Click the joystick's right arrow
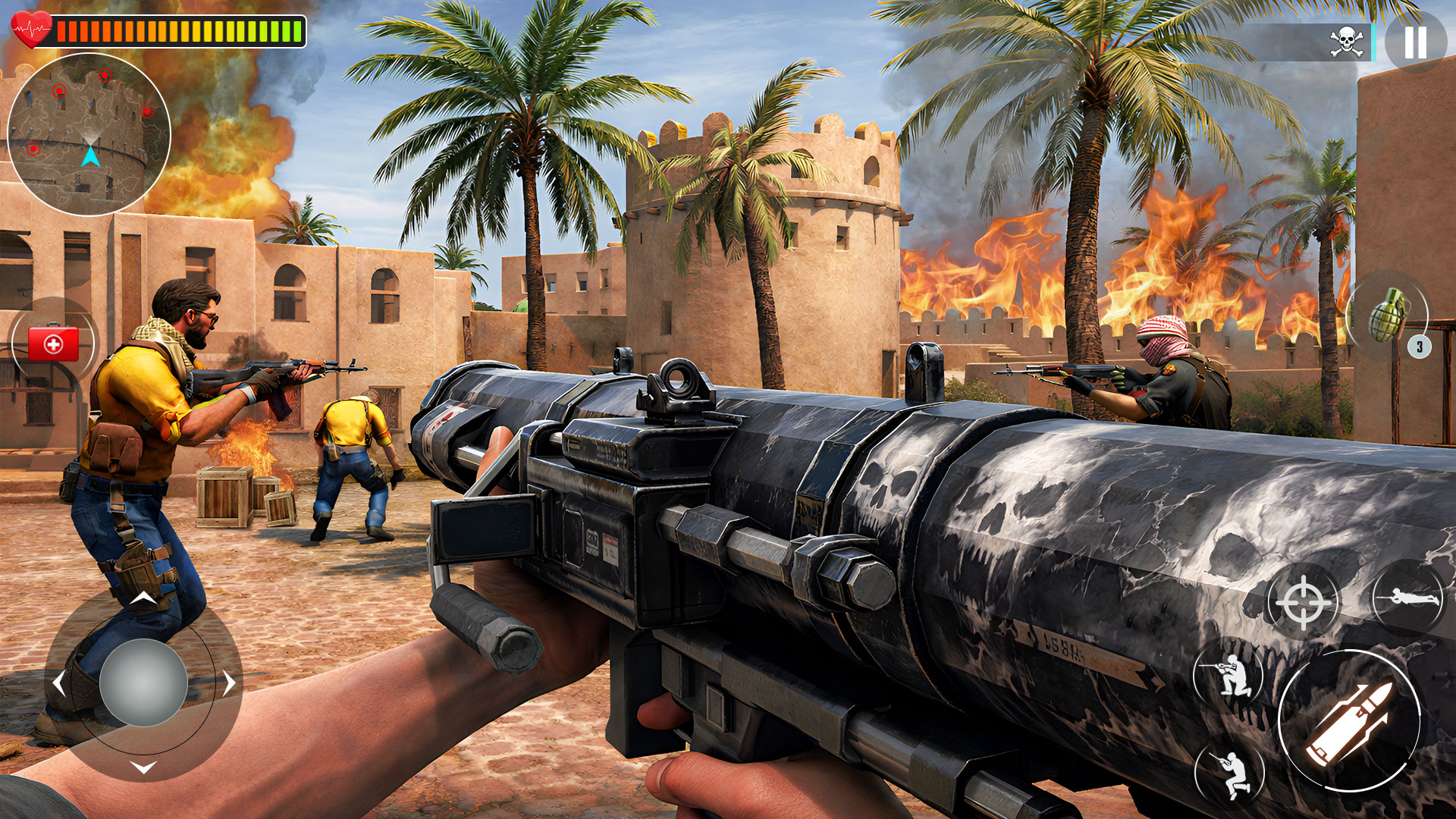The width and height of the screenshot is (1456, 819). [x=229, y=684]
